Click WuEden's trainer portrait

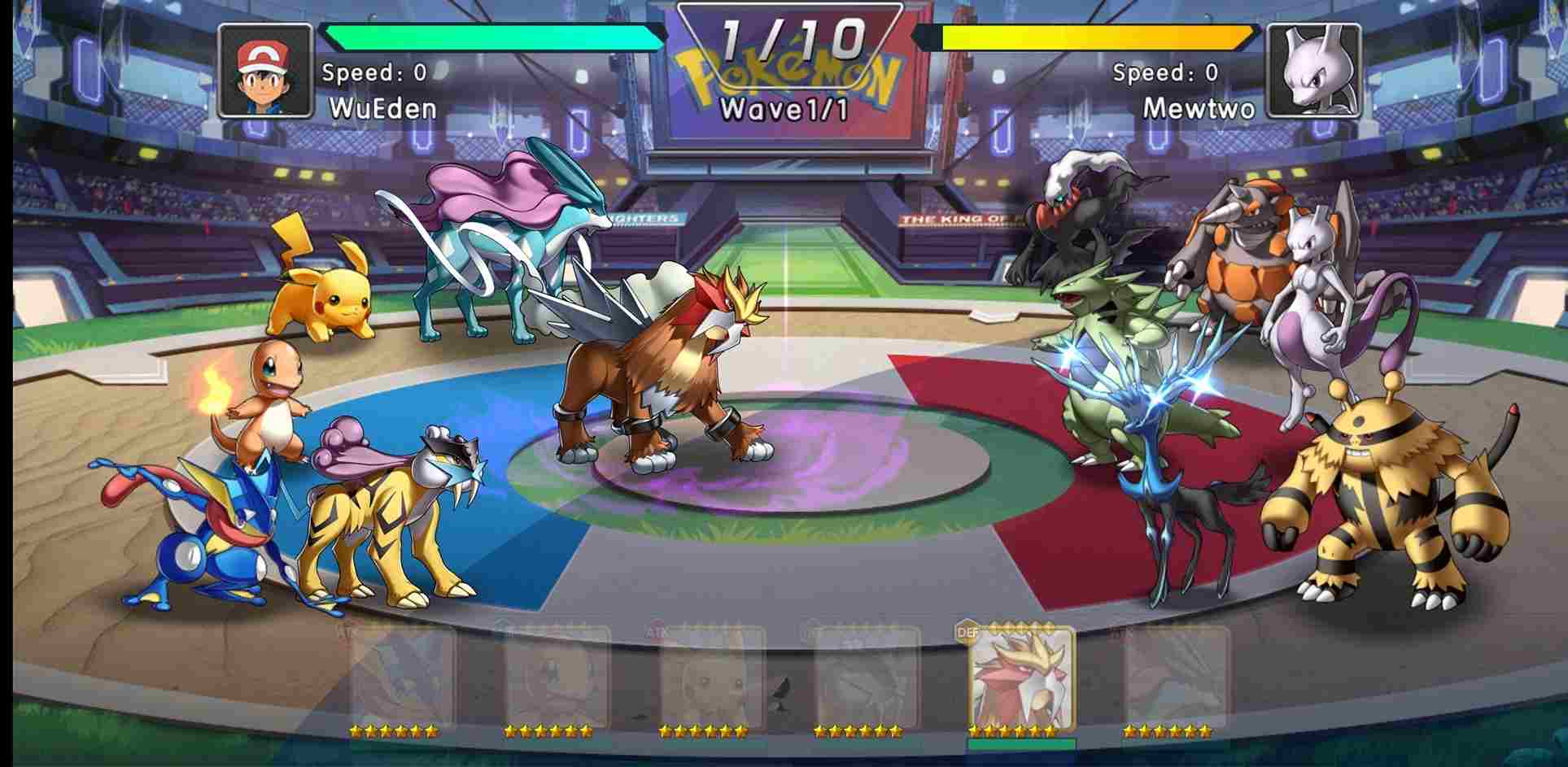pos(265,71)
